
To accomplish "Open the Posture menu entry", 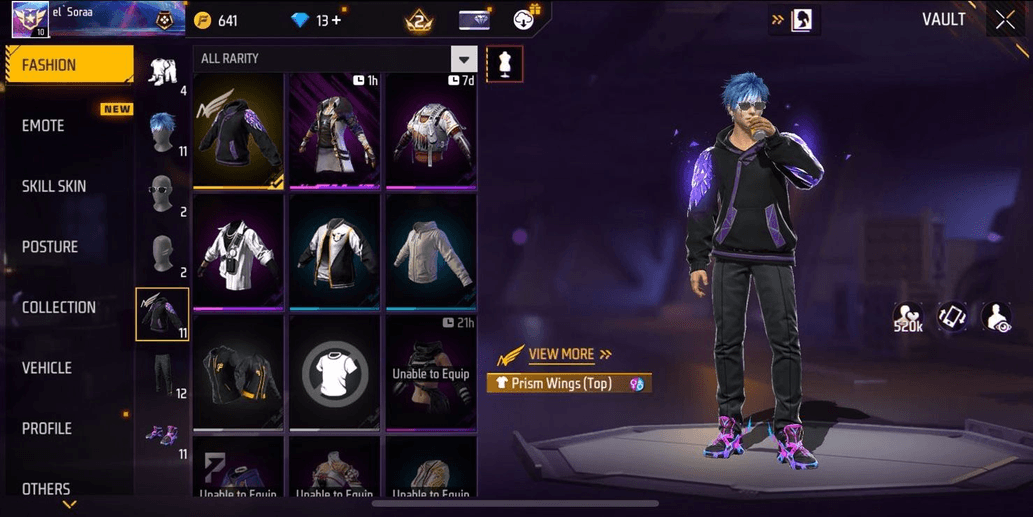I will tap(50, 247).
